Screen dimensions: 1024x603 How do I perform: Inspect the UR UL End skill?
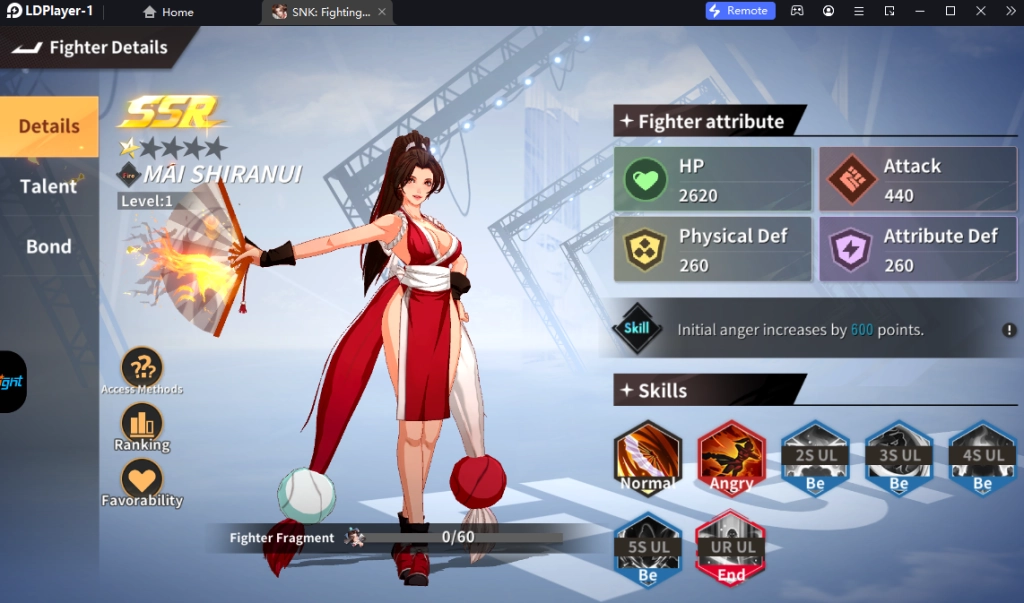tap(732, 549)
